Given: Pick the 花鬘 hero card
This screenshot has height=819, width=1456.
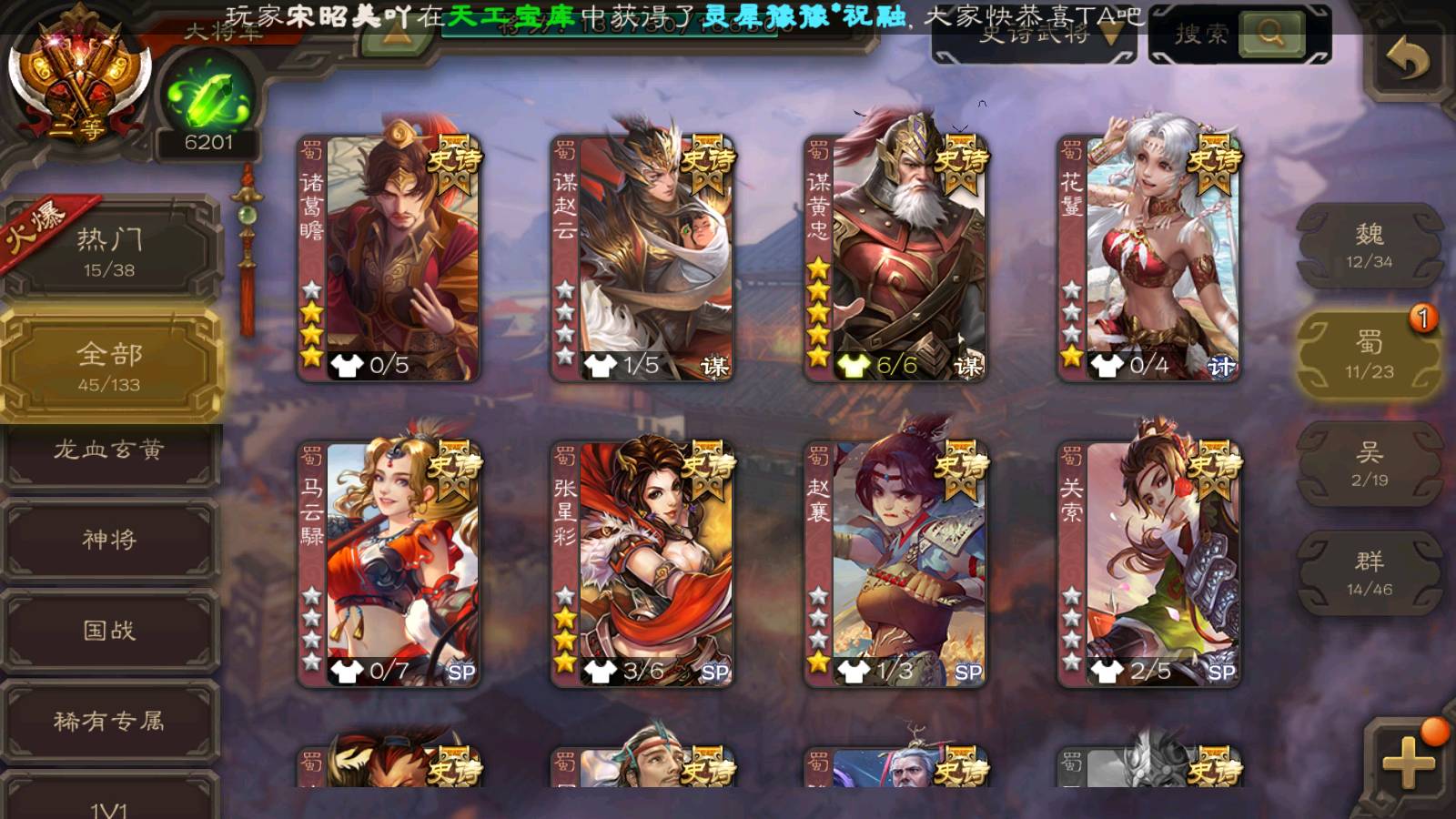Looking at the screenshot, I should click(x=1148, y=259).
